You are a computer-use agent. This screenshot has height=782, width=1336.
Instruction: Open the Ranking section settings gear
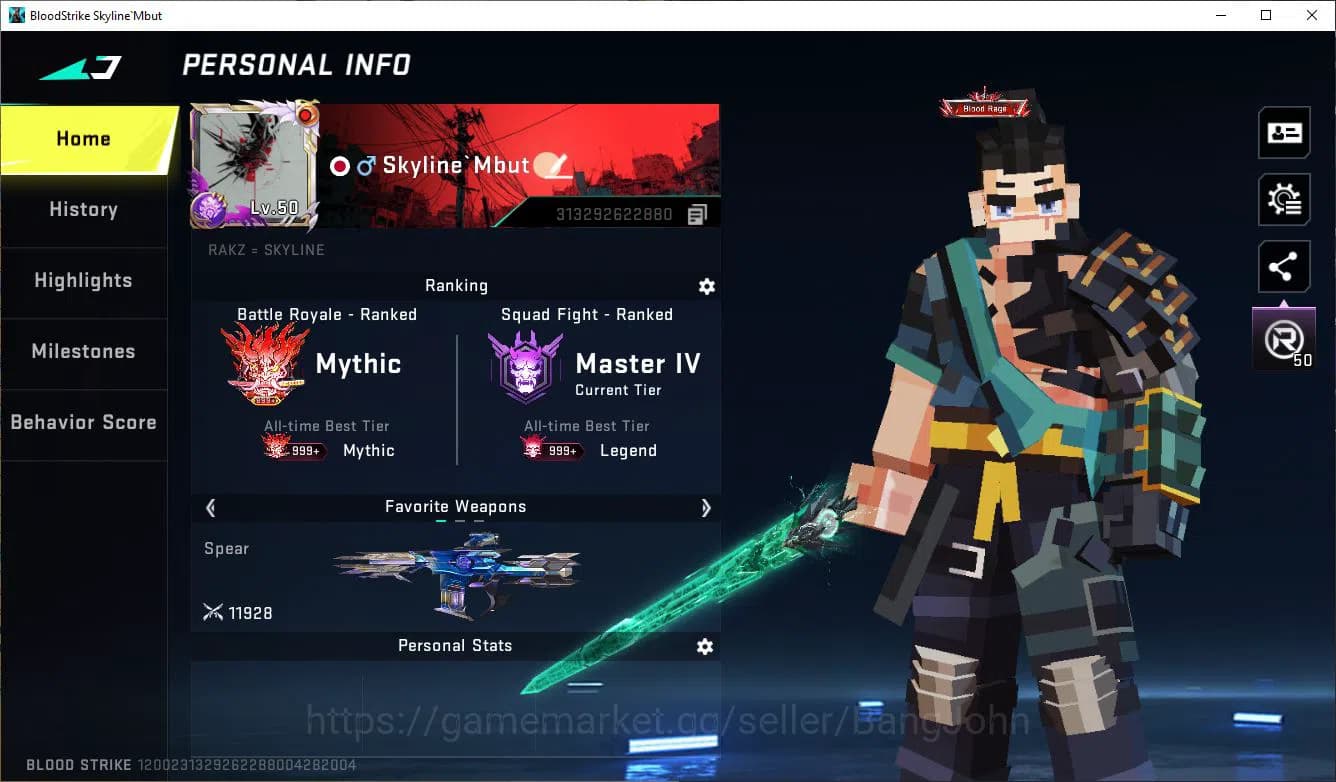(707, 287)
